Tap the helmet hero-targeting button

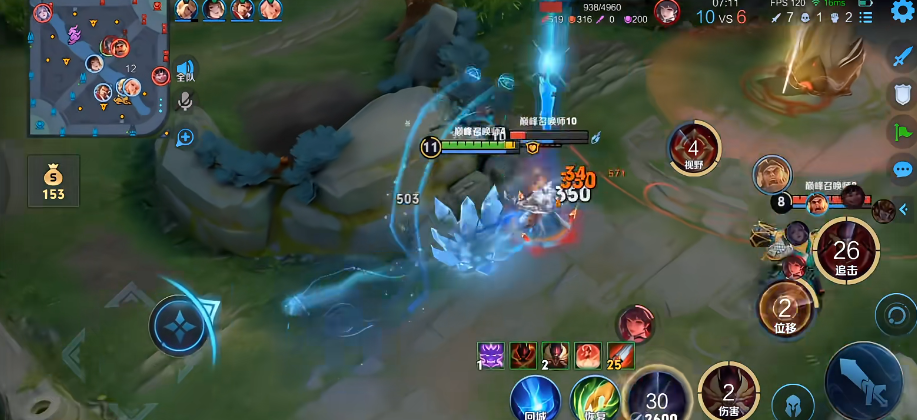(792, 402)
